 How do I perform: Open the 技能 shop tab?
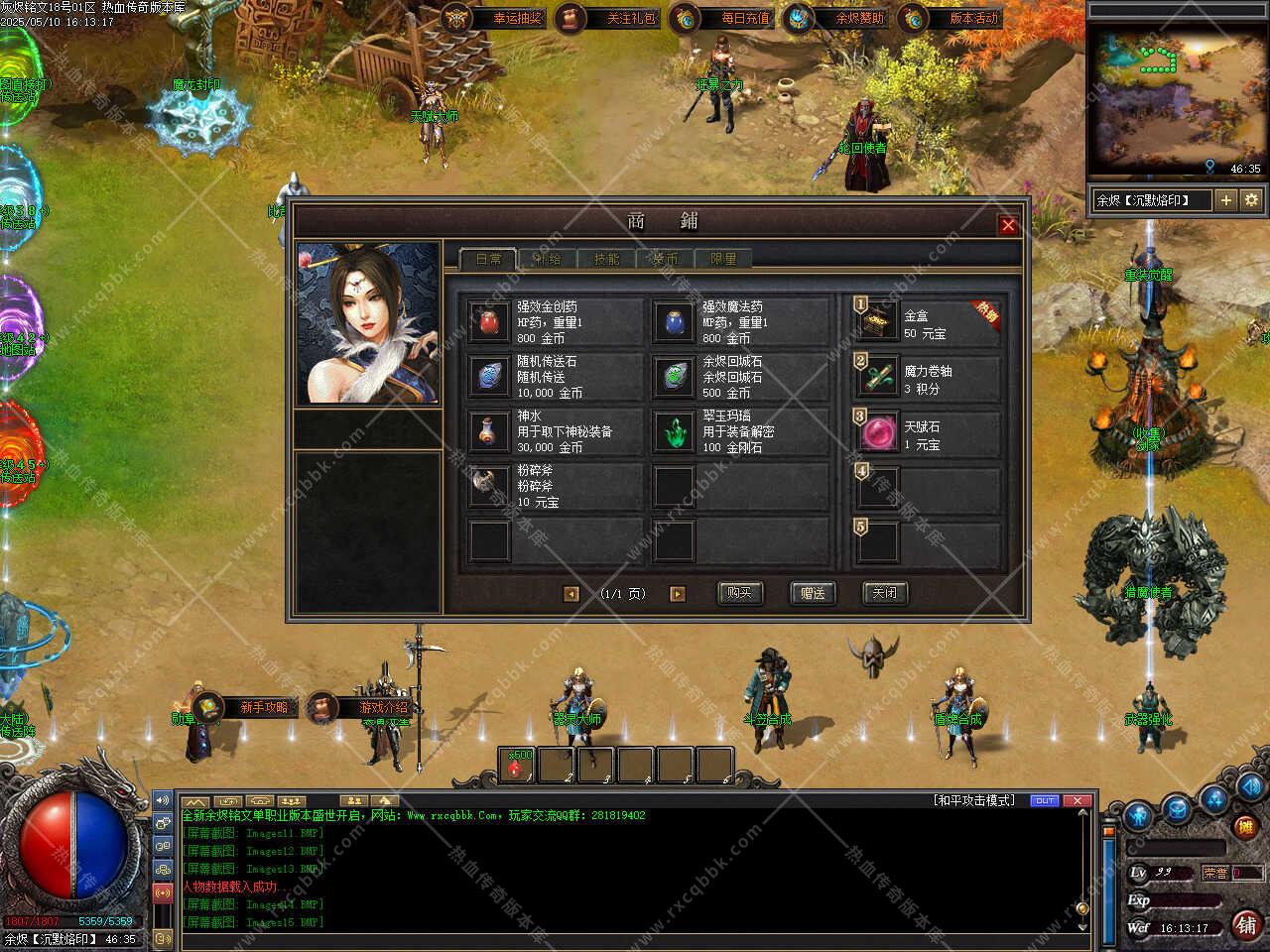pyautogui.click(x=605, y=259)
